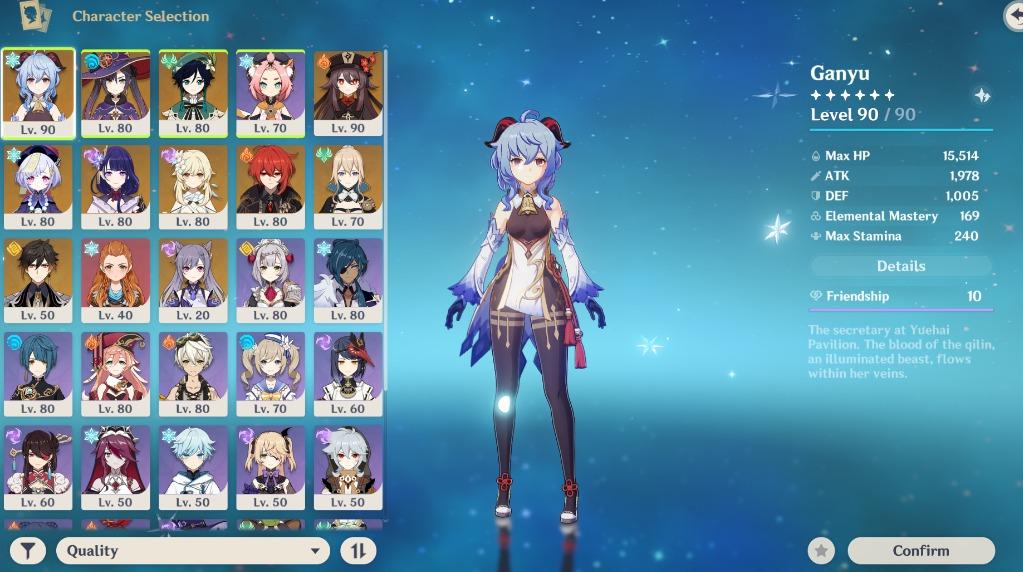Pick Barbara's Lv. 70 portrait
1023x572 pixels.
(x=270, y=372)
